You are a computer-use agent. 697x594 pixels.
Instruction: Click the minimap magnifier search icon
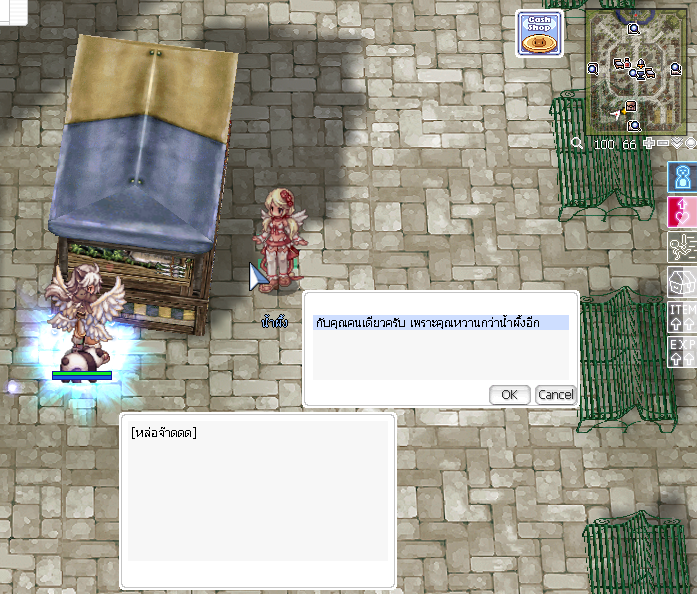(577, 144)
